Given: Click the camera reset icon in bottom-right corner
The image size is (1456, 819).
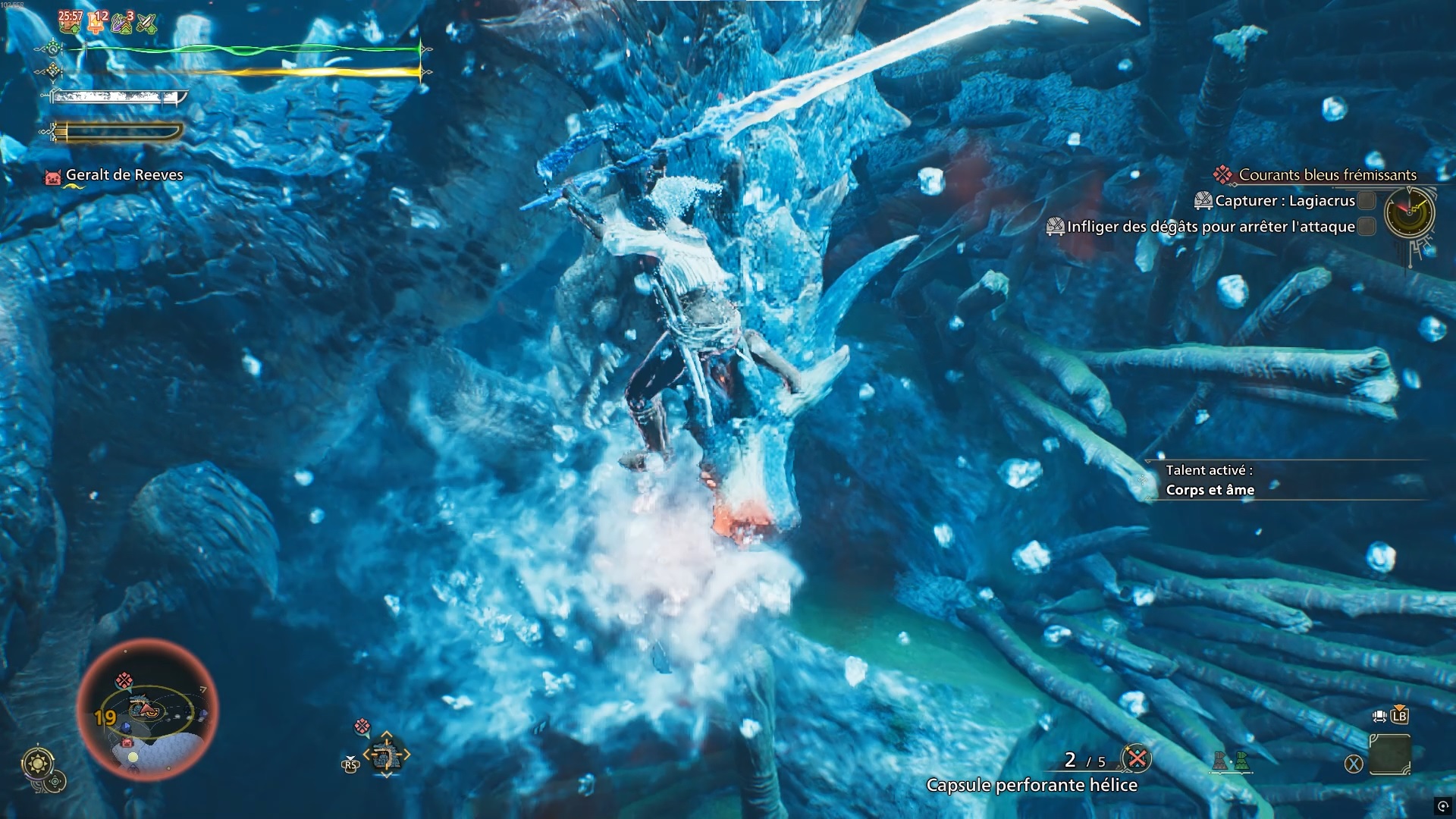Looking at the screenshot, I should (x=1442, y=807).
